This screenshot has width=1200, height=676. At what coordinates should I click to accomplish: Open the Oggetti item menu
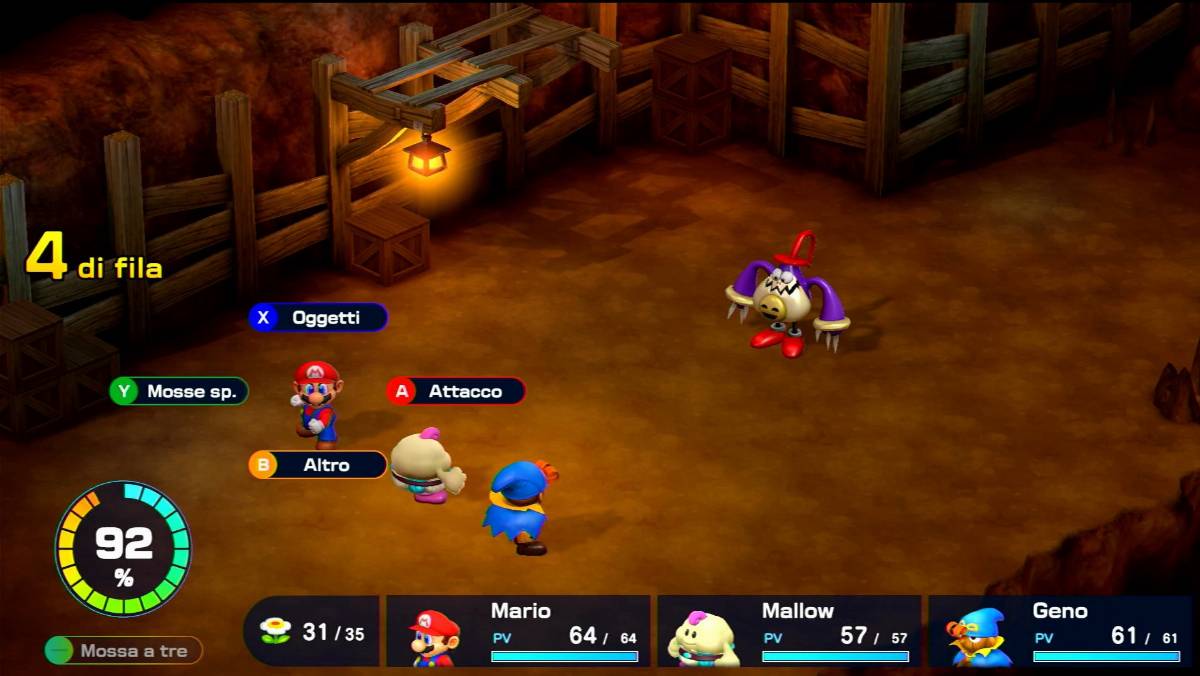tap(318, 318)
